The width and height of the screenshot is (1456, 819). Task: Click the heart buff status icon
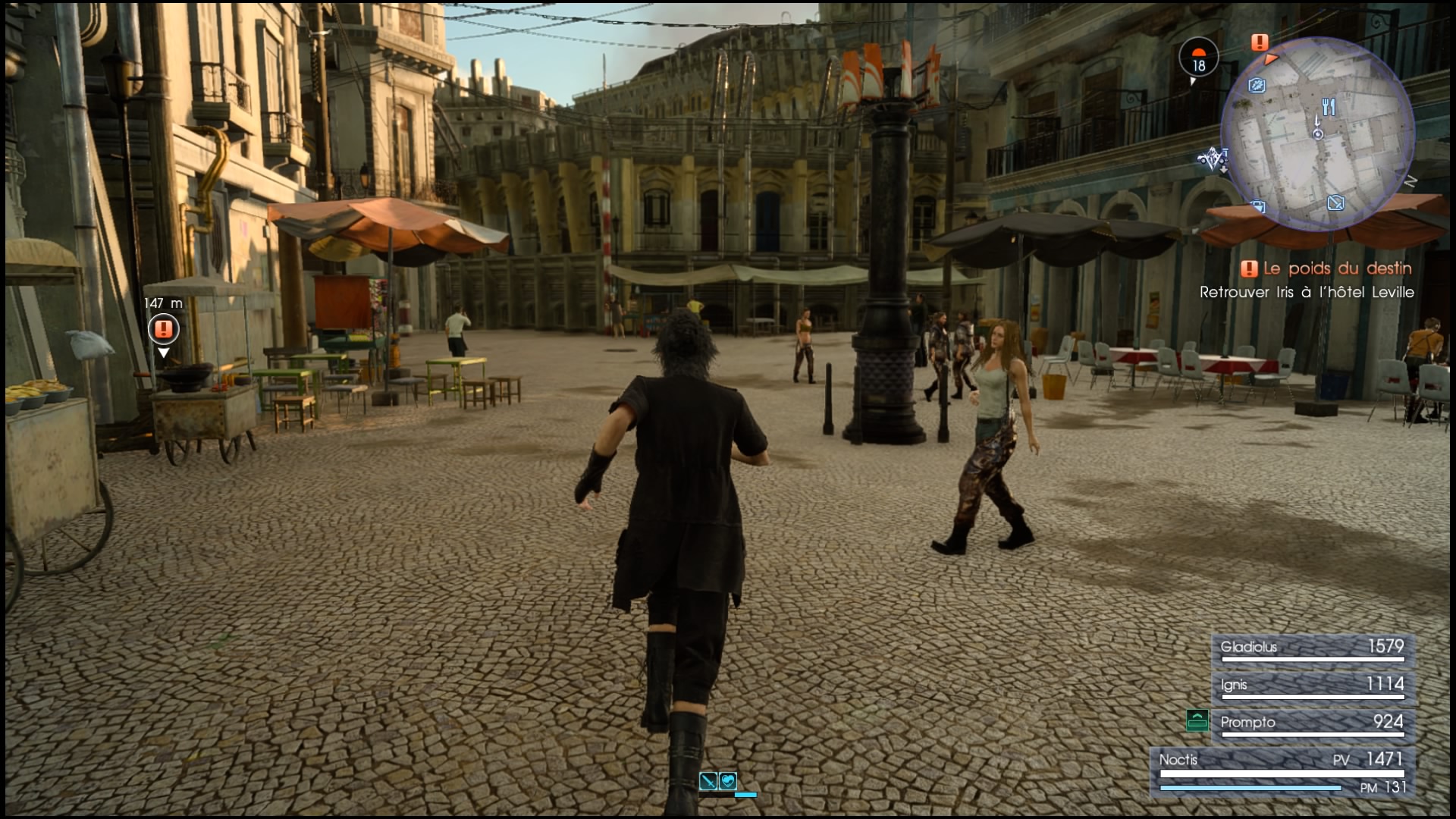coord(727,780)
